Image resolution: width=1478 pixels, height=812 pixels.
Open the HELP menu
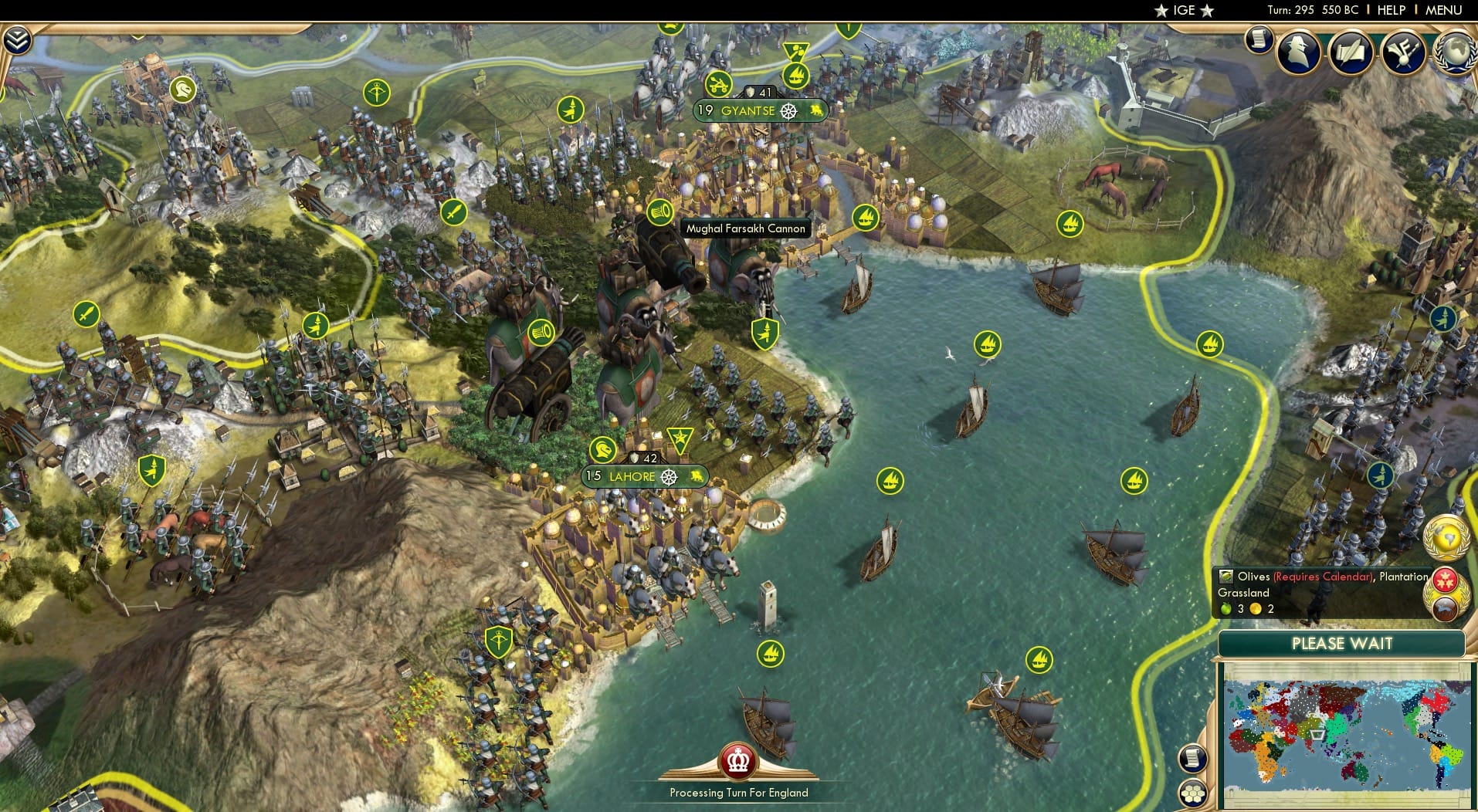pyautogui.click(x=1391, y=11)
